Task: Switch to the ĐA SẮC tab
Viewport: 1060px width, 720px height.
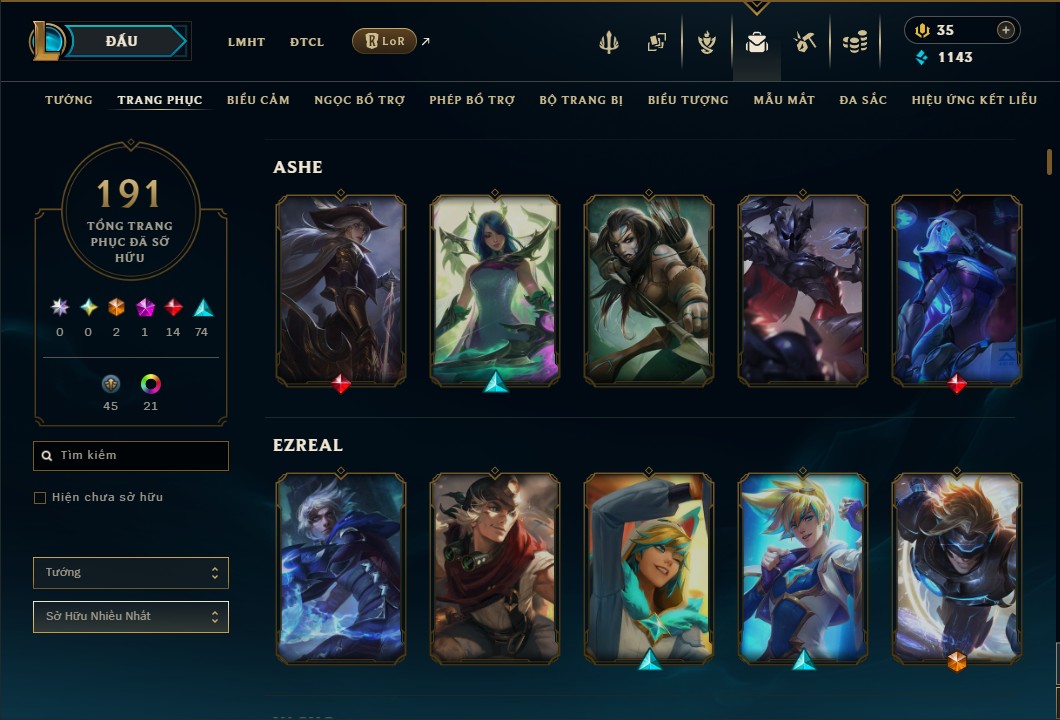Action: [863, 100]
